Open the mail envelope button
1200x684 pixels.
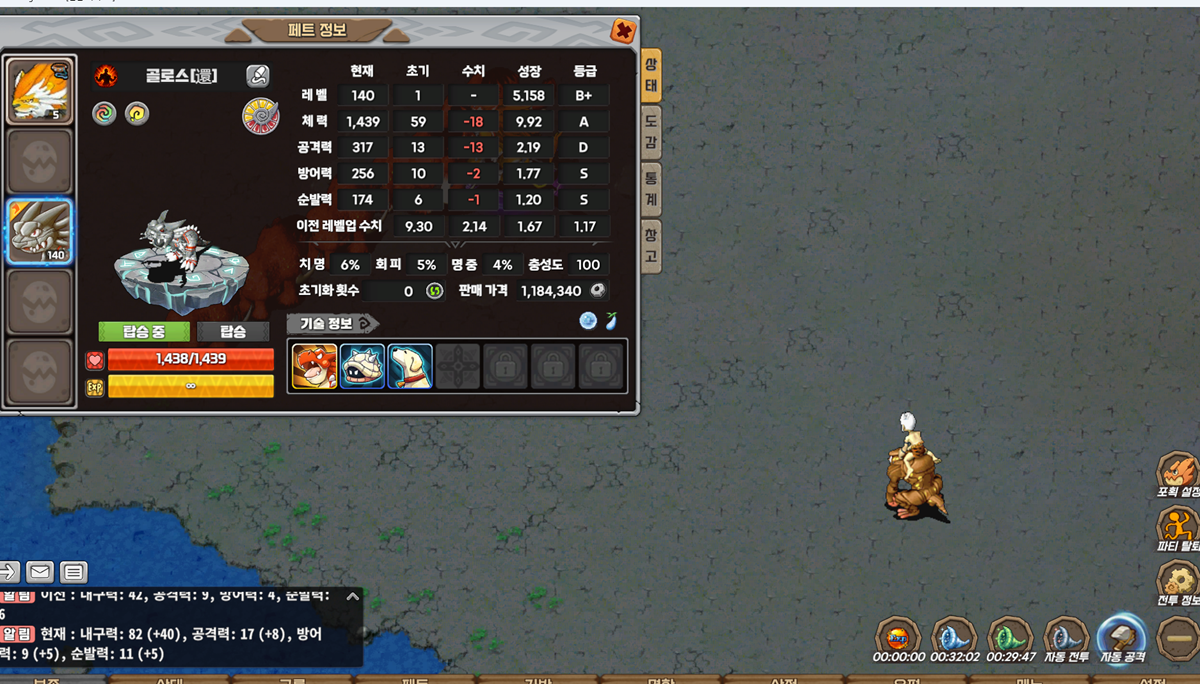[x=40, y=572]
